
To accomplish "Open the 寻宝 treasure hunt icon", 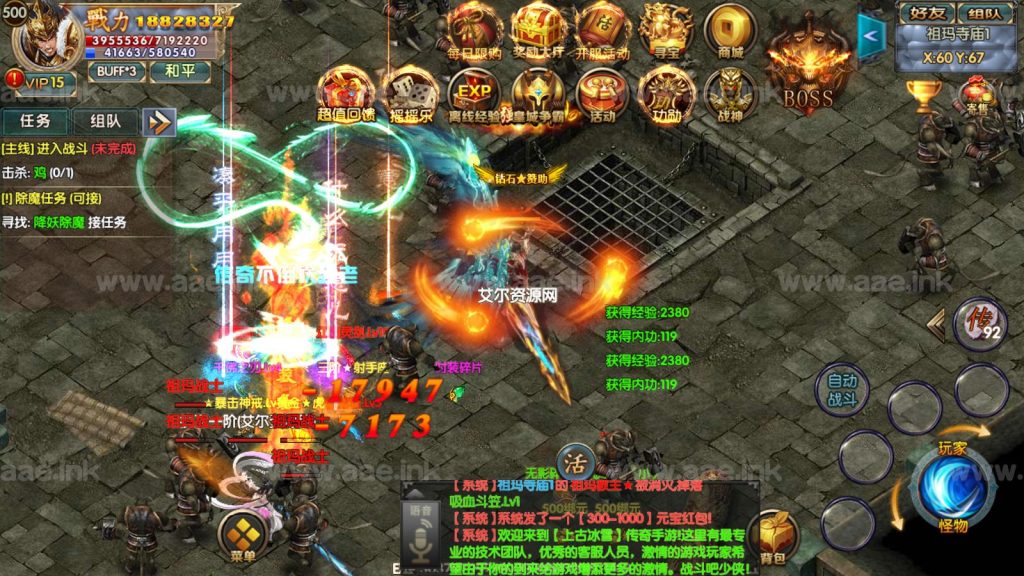I will click(x=665, y=29).
